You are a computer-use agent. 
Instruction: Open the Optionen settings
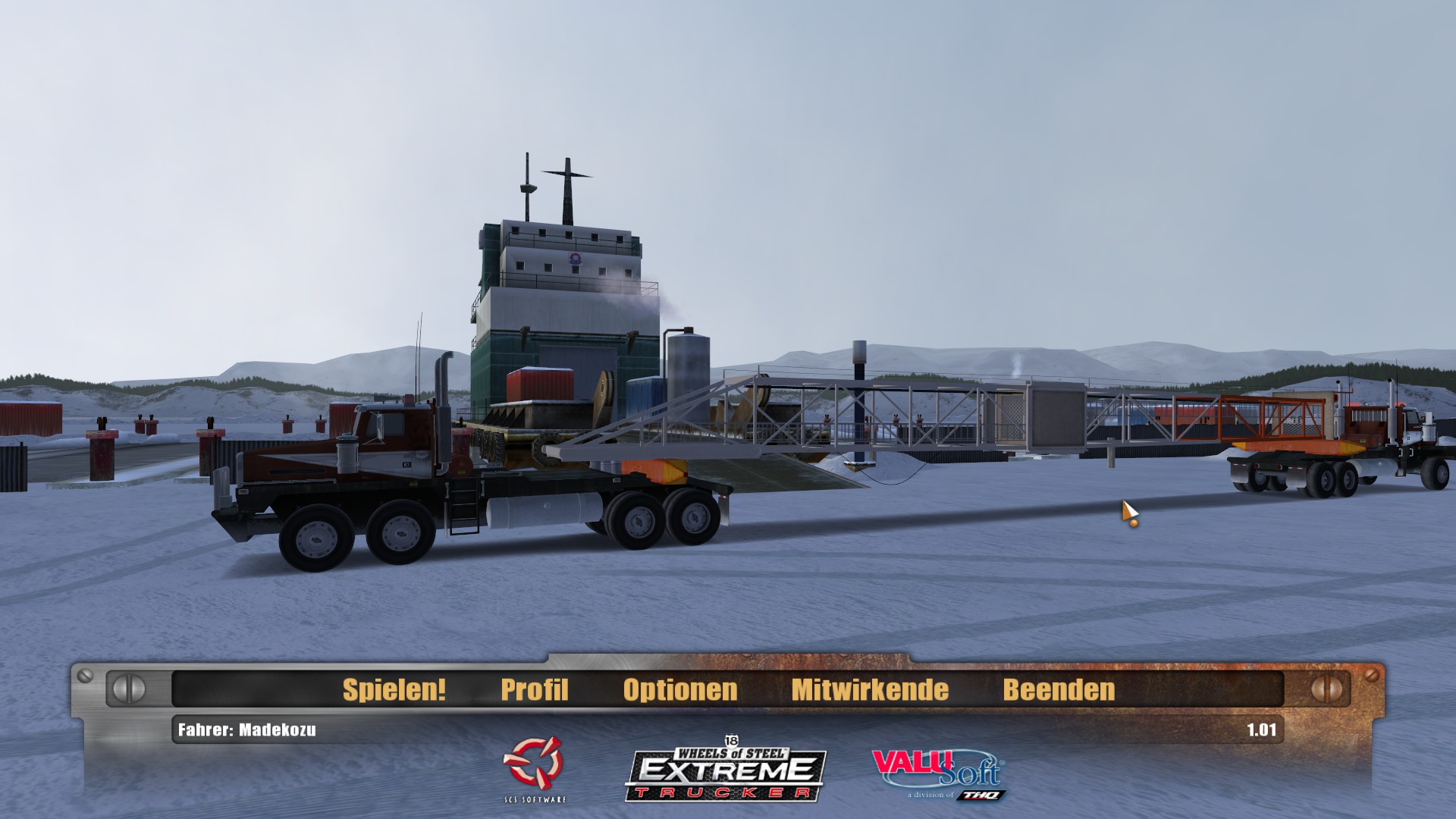[679, 689]
